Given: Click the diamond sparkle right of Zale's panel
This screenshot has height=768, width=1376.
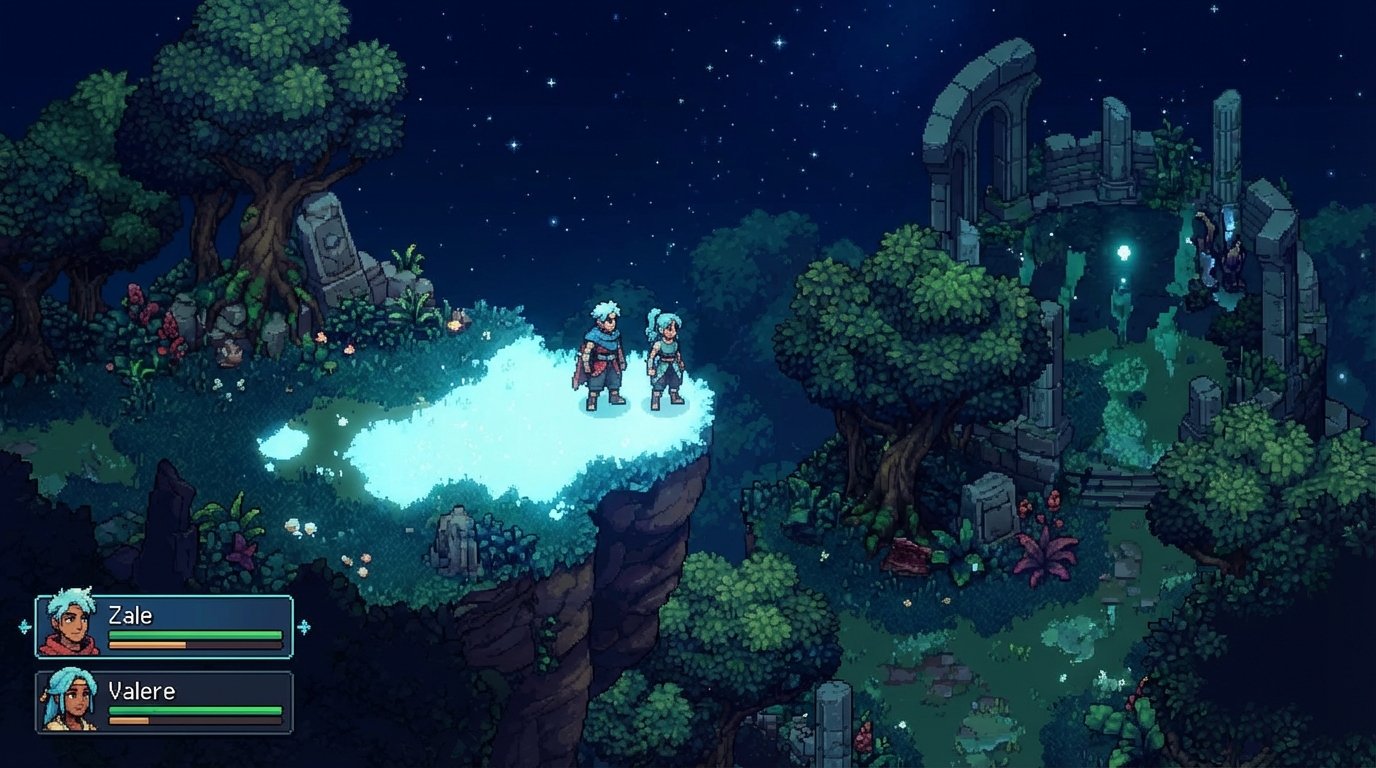Looking at the screenshot, I should pyautogui.click(x=304, y=627).
